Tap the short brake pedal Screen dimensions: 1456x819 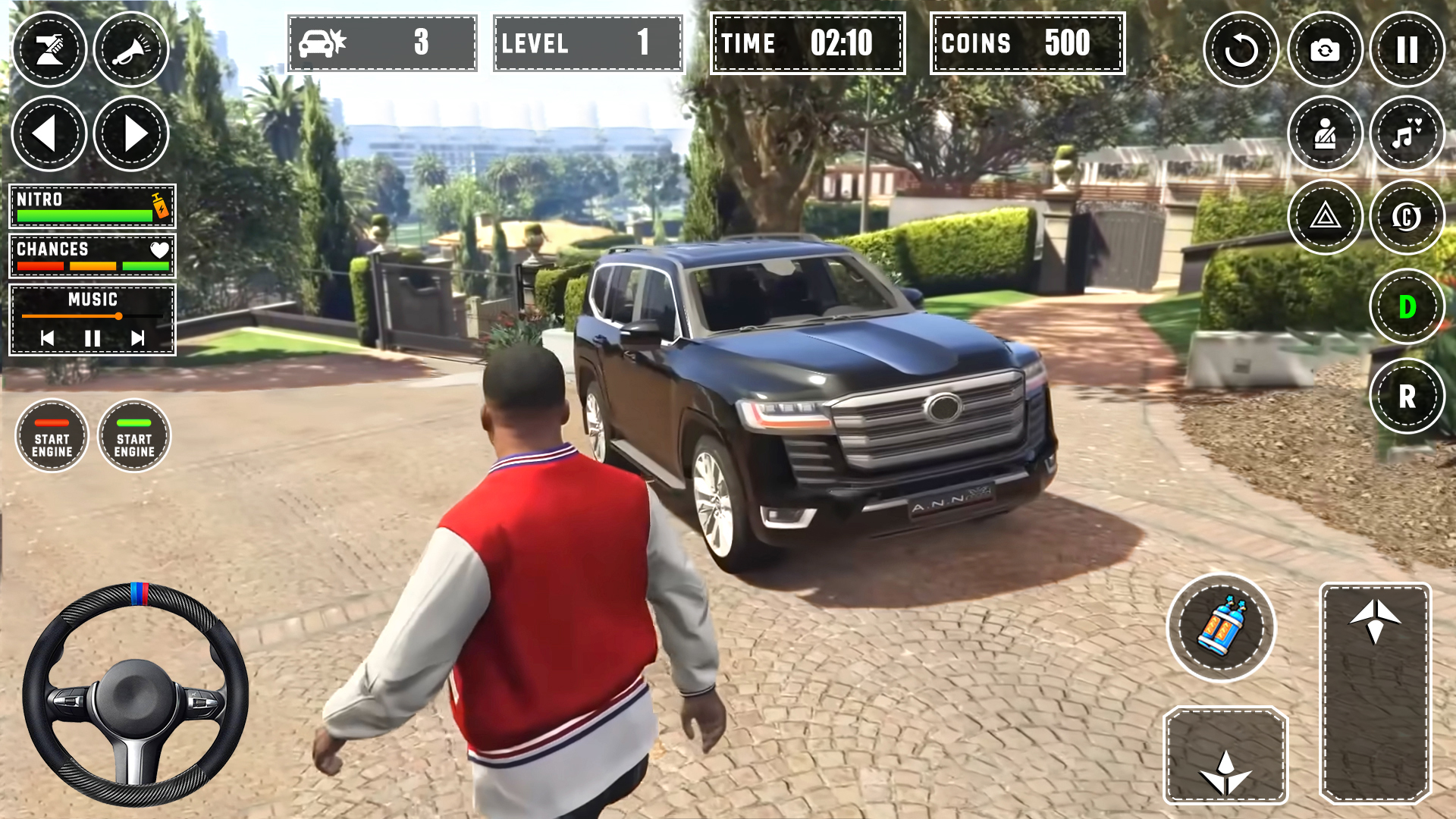pyautogui.click(x=1225, y=755)
